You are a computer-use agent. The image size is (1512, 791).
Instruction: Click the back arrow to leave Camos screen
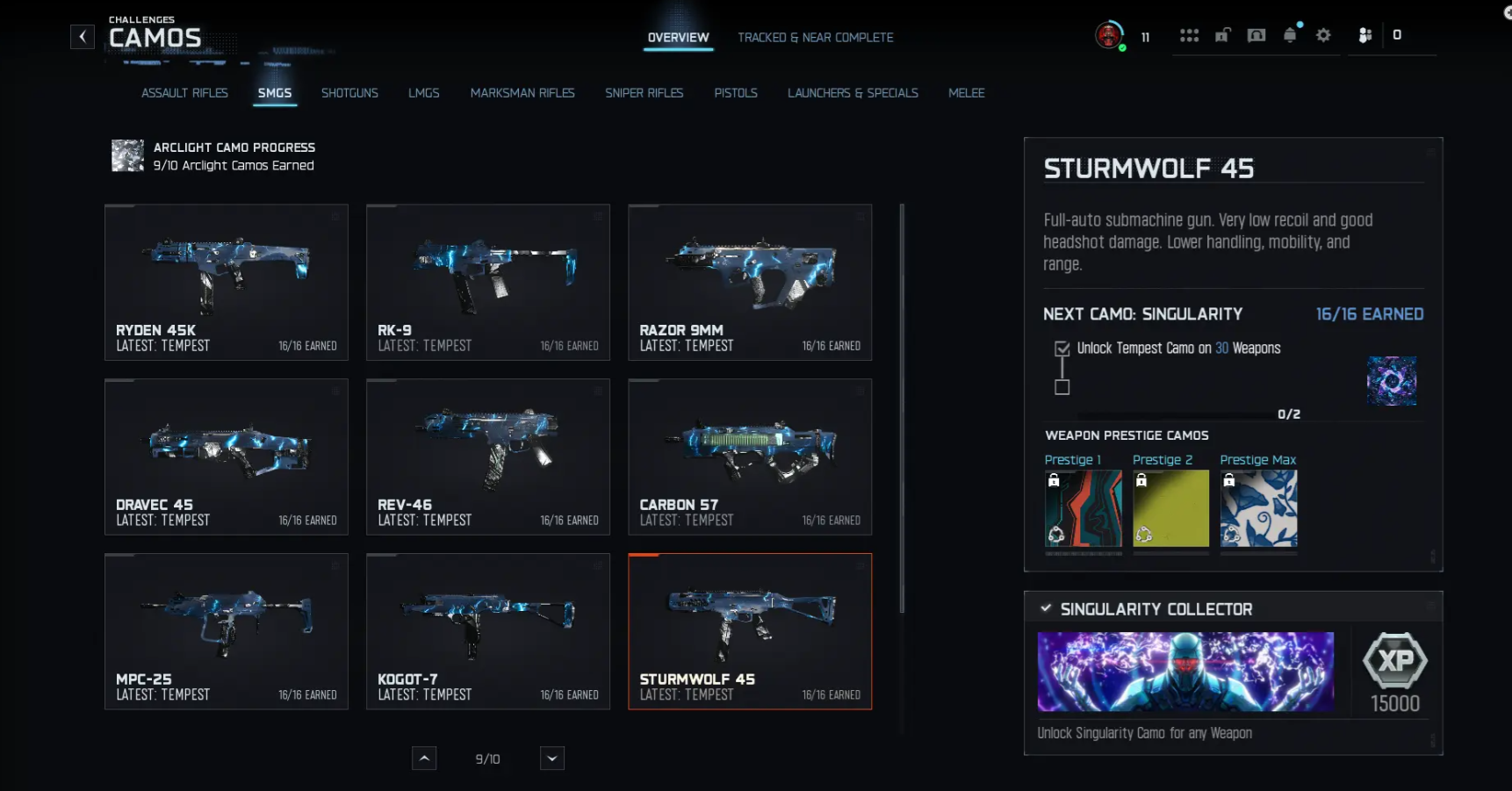[82, 36]
